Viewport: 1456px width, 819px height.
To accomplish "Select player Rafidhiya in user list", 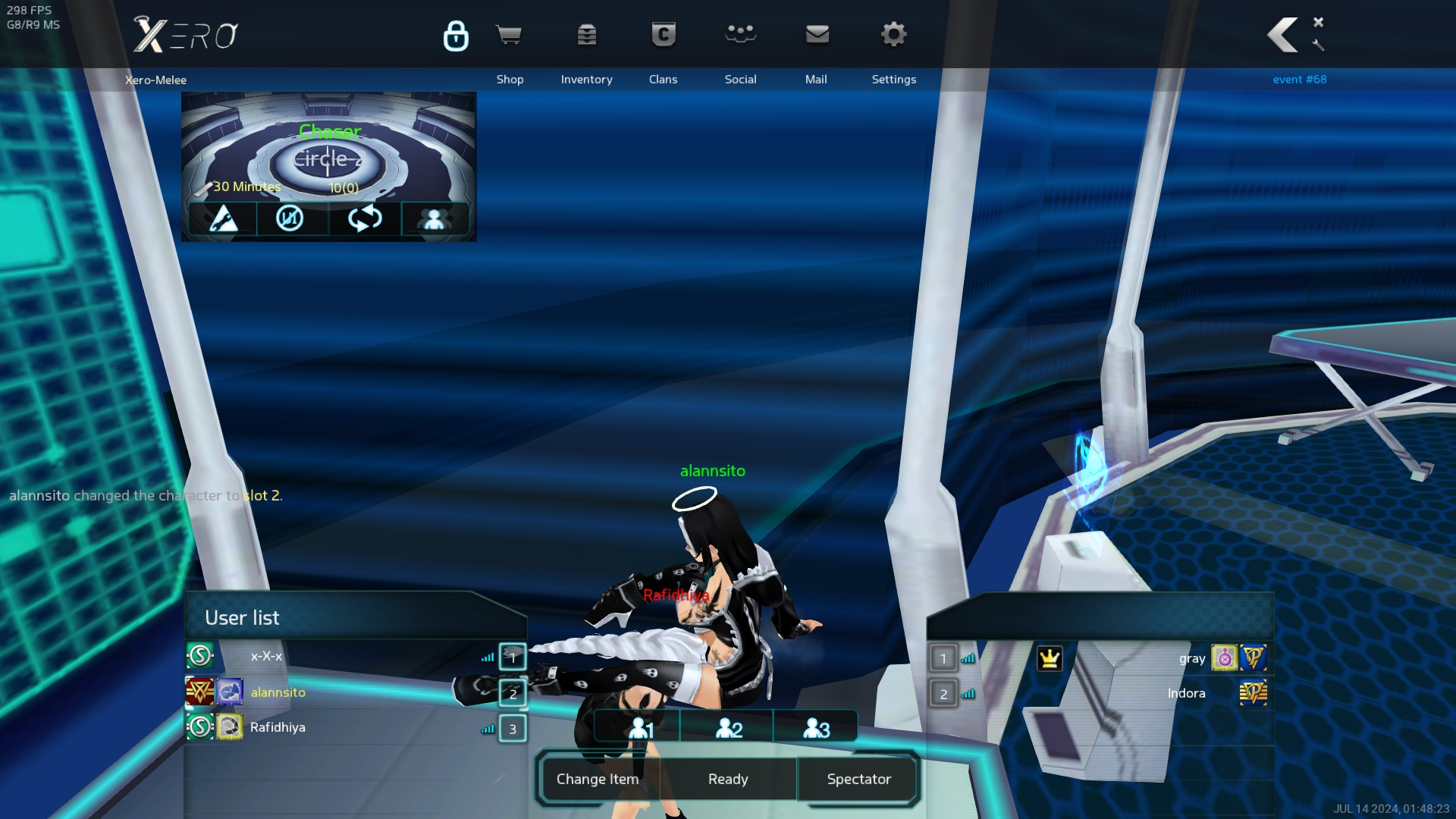I will (x=278, y=727).
